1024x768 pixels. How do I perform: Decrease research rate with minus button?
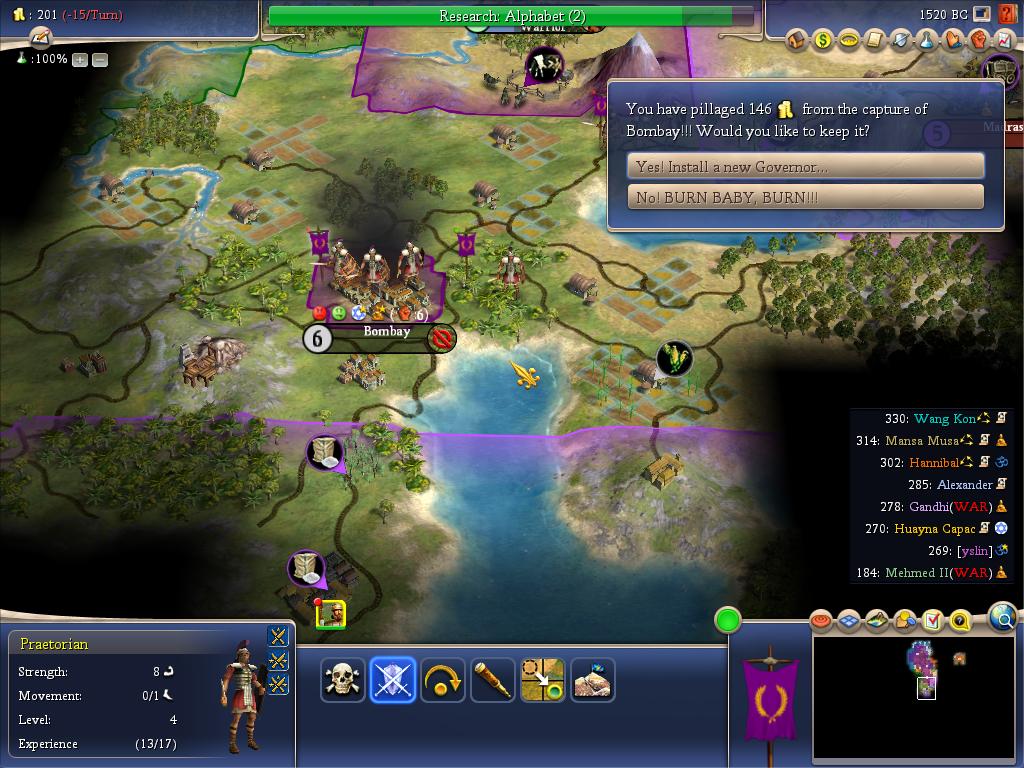coord(100,60)
